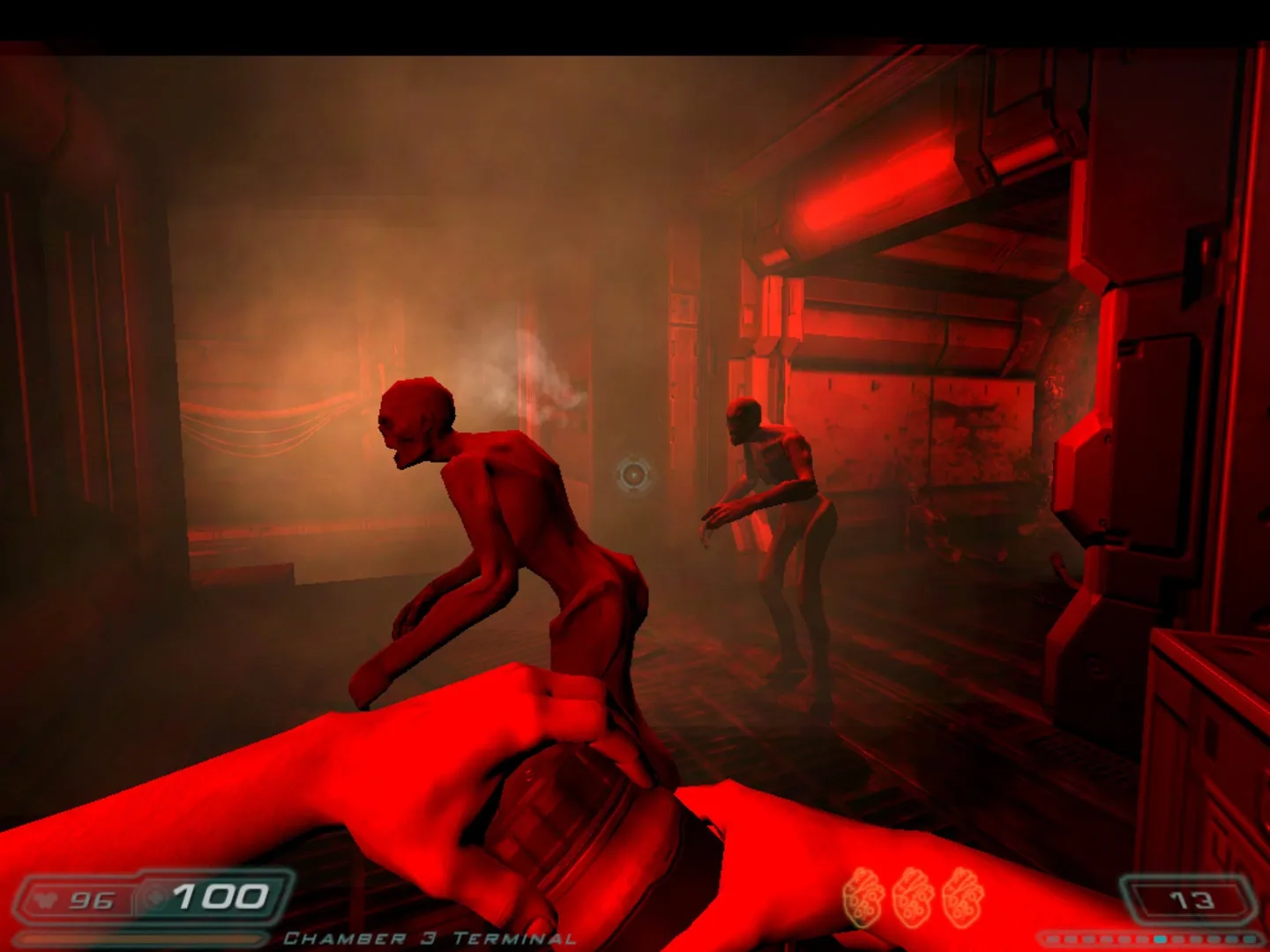The image size is (1270, 952).
Task: Toggle the last ammo segment indicator
Action: (x=1250, y=938)
